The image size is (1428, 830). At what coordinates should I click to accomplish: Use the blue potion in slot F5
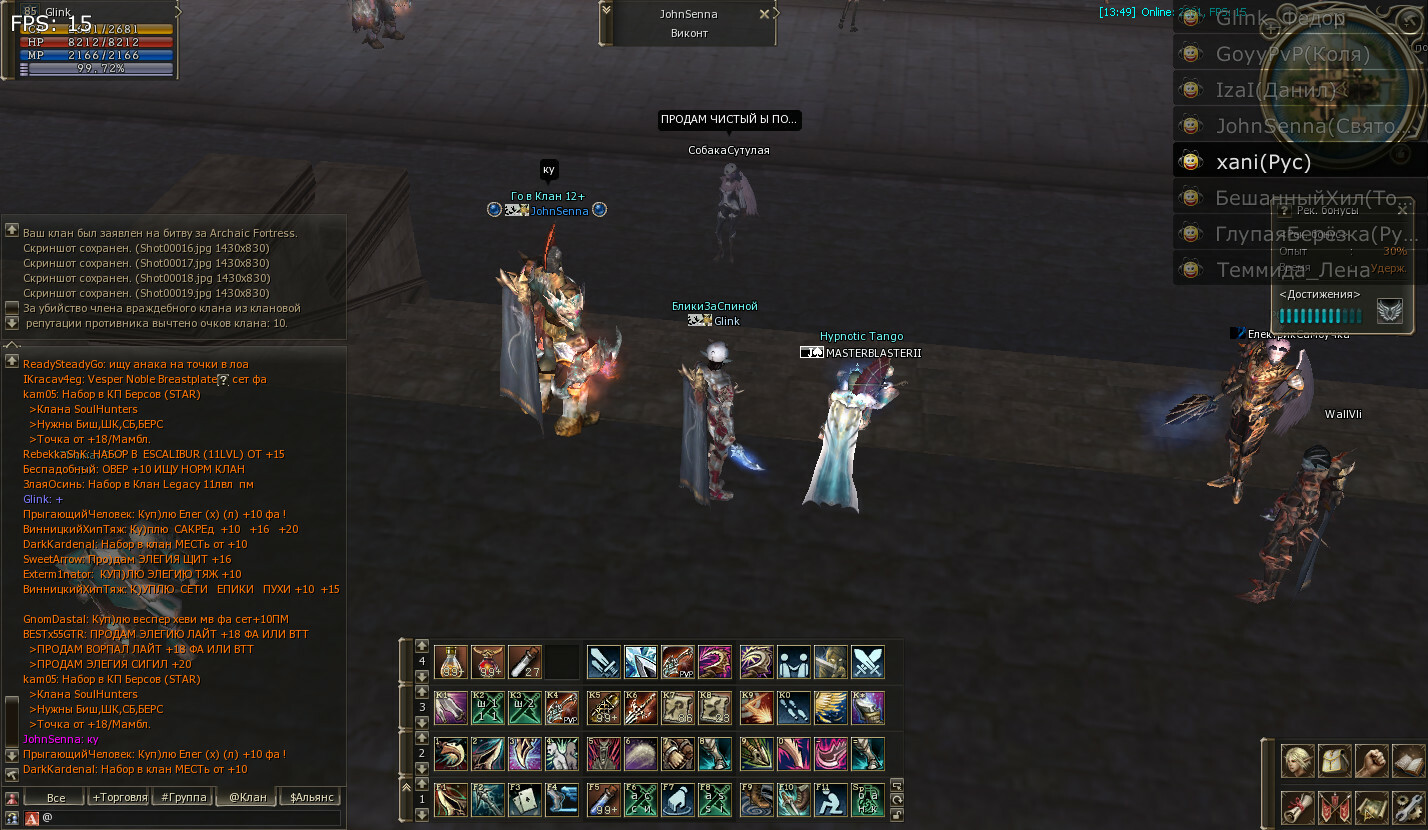603,799
